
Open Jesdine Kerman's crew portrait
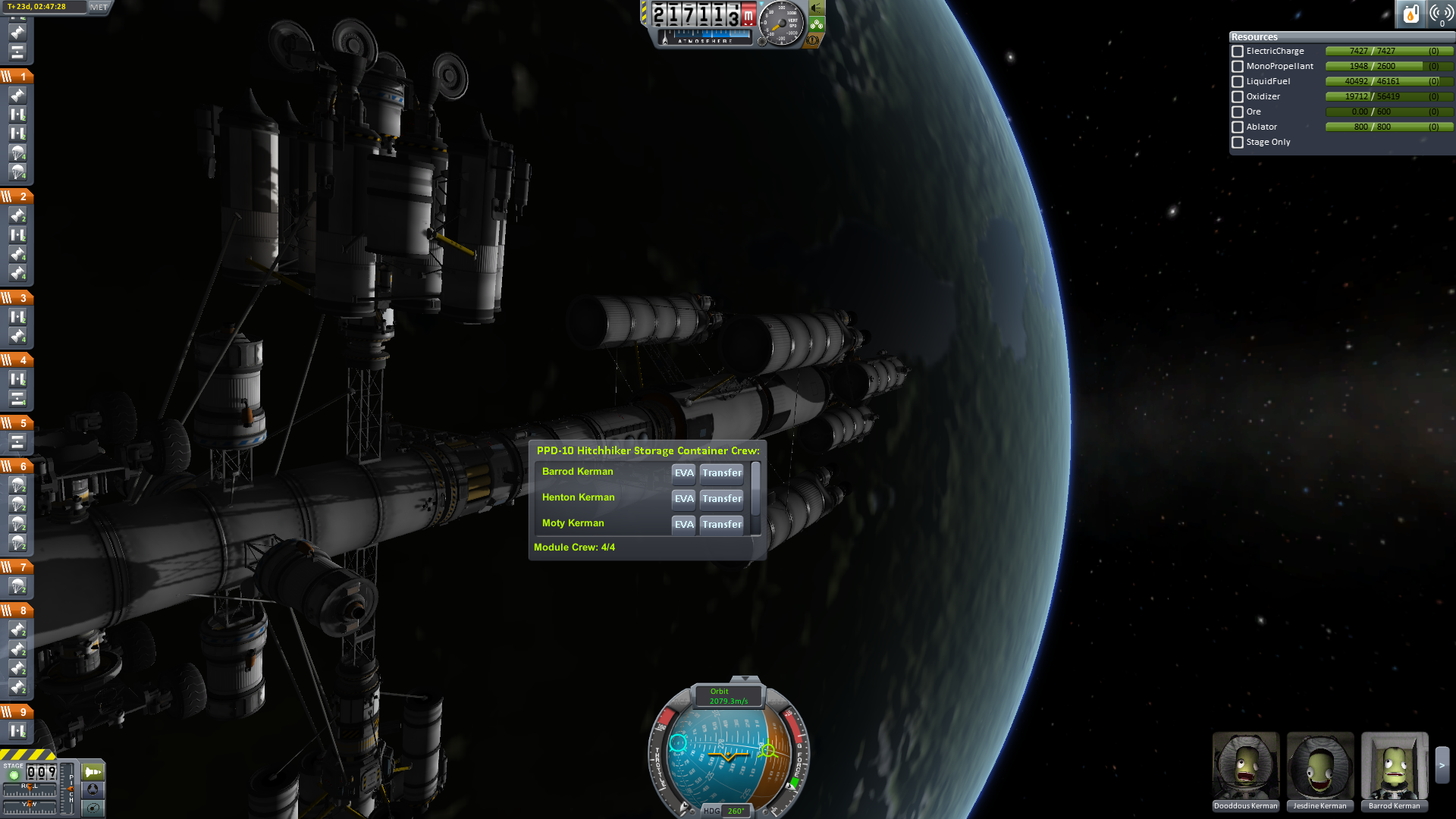click(1319, 767)
